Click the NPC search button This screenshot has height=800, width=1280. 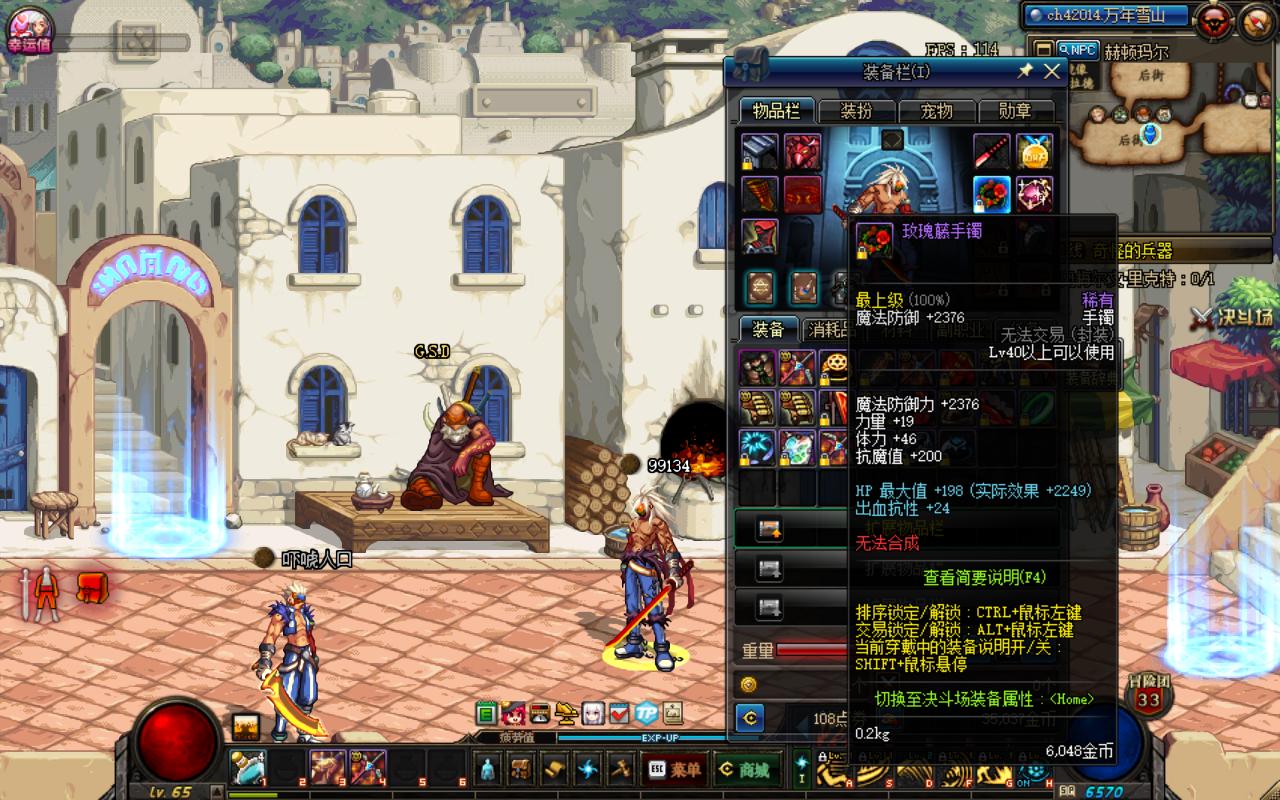click(x=1077, y=50)
